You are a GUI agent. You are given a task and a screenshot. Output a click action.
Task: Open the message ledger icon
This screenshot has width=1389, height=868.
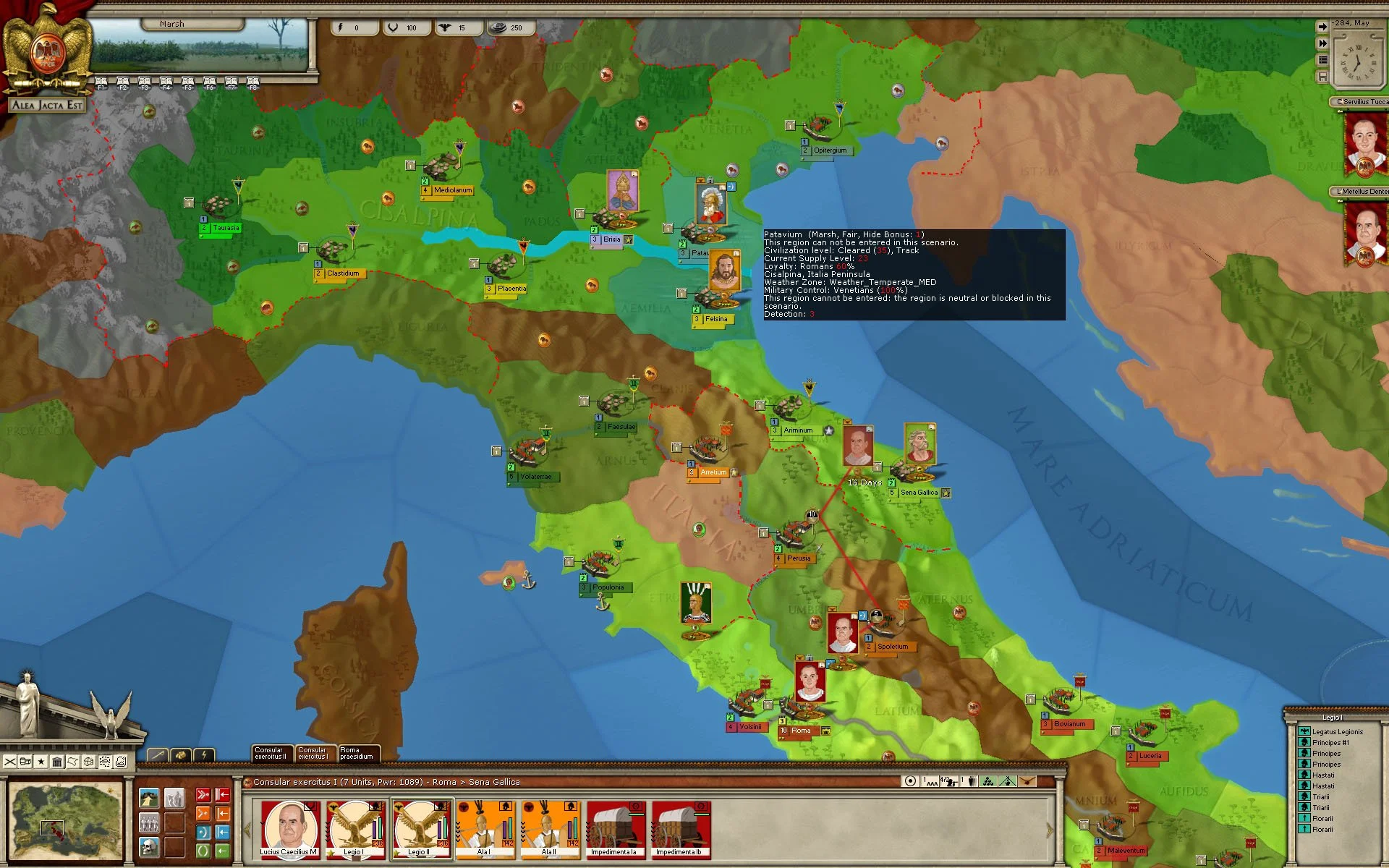(x=1322, y=60)
